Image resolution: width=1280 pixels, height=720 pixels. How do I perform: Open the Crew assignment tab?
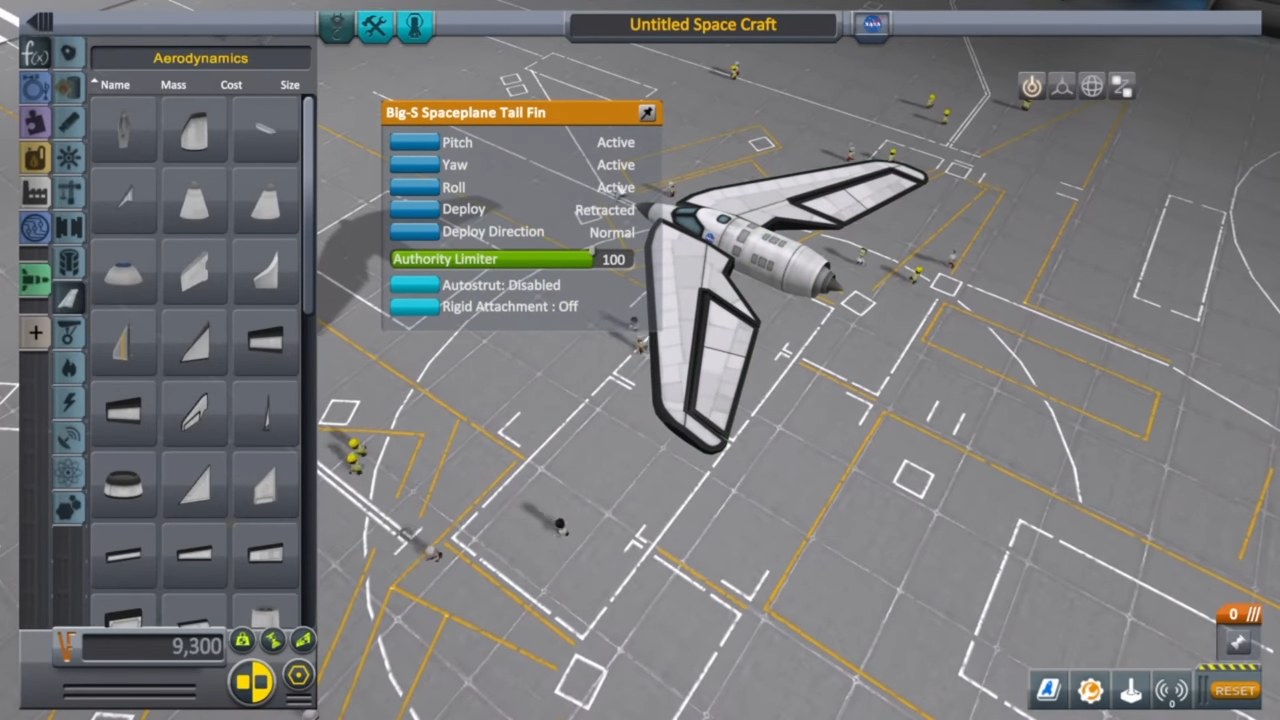(414, 26)
